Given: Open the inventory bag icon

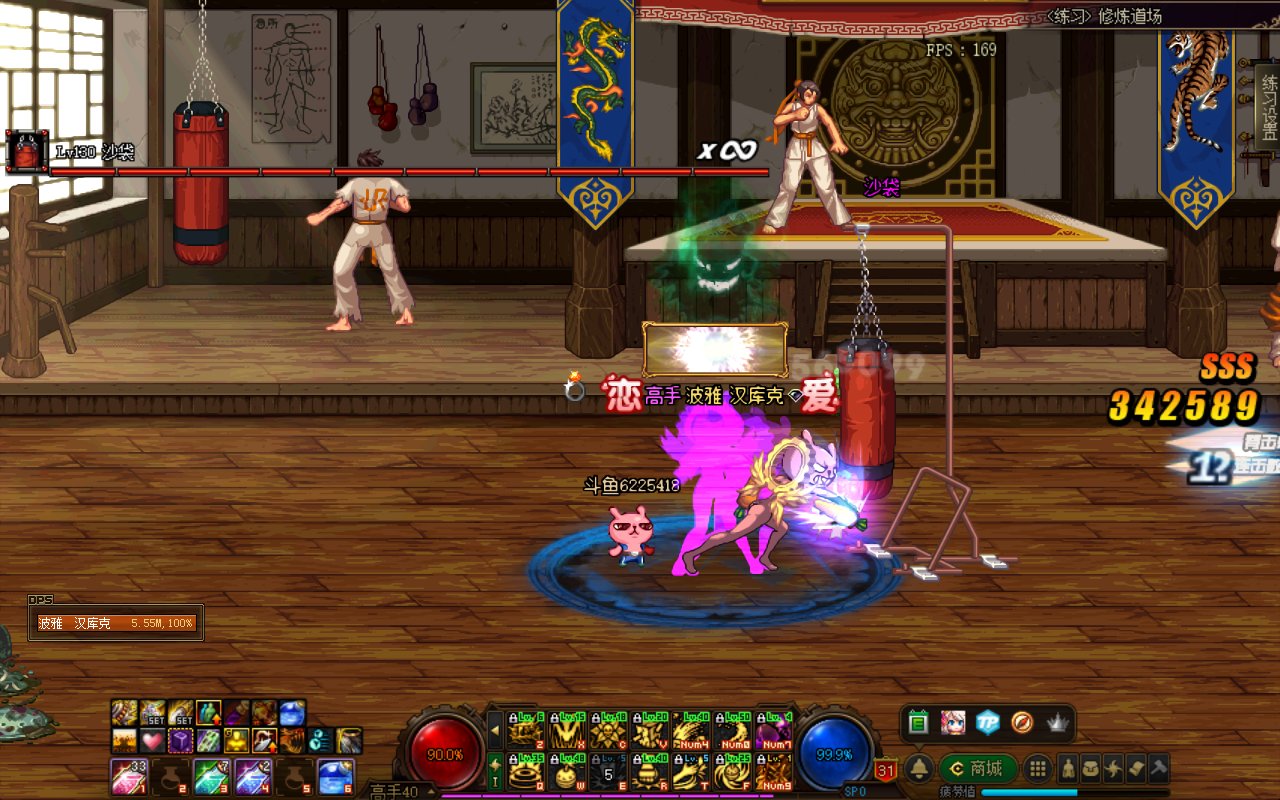Looking at the screenshot, I should 1091,768.
